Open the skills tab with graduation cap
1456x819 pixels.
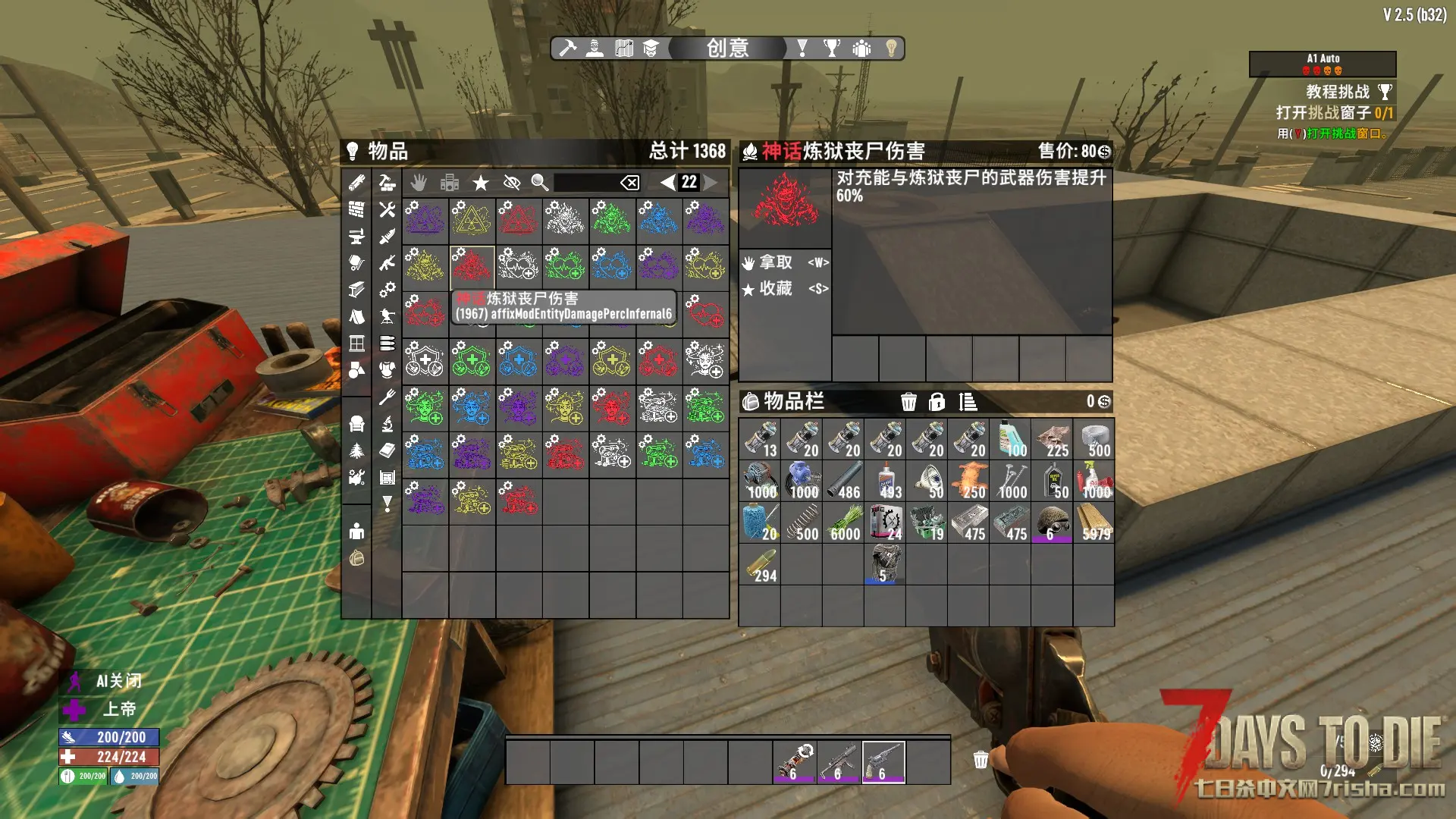pyautogui.click(x=651, y=49)
